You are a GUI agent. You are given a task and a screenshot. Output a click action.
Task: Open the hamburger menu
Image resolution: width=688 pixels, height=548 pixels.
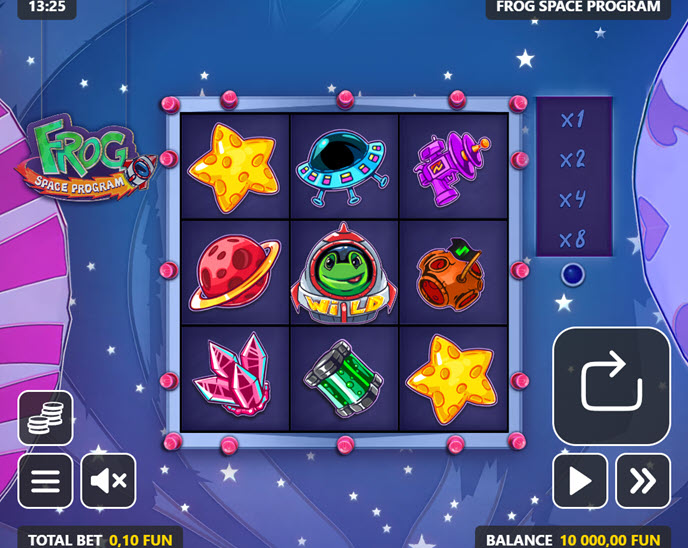pos(45,481)
